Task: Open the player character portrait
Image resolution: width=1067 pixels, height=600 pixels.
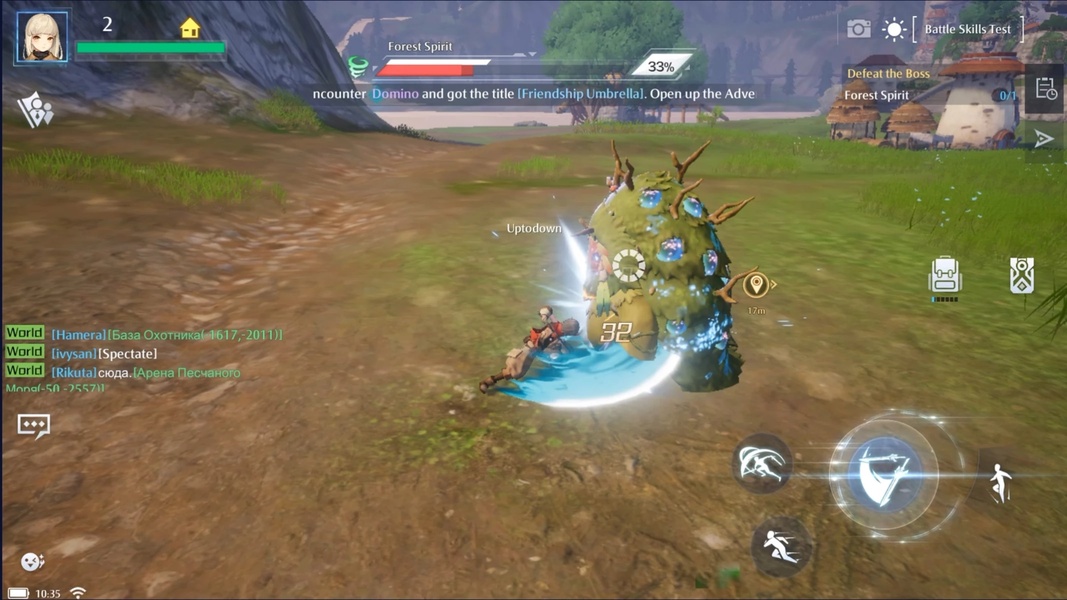Action: 42,37
